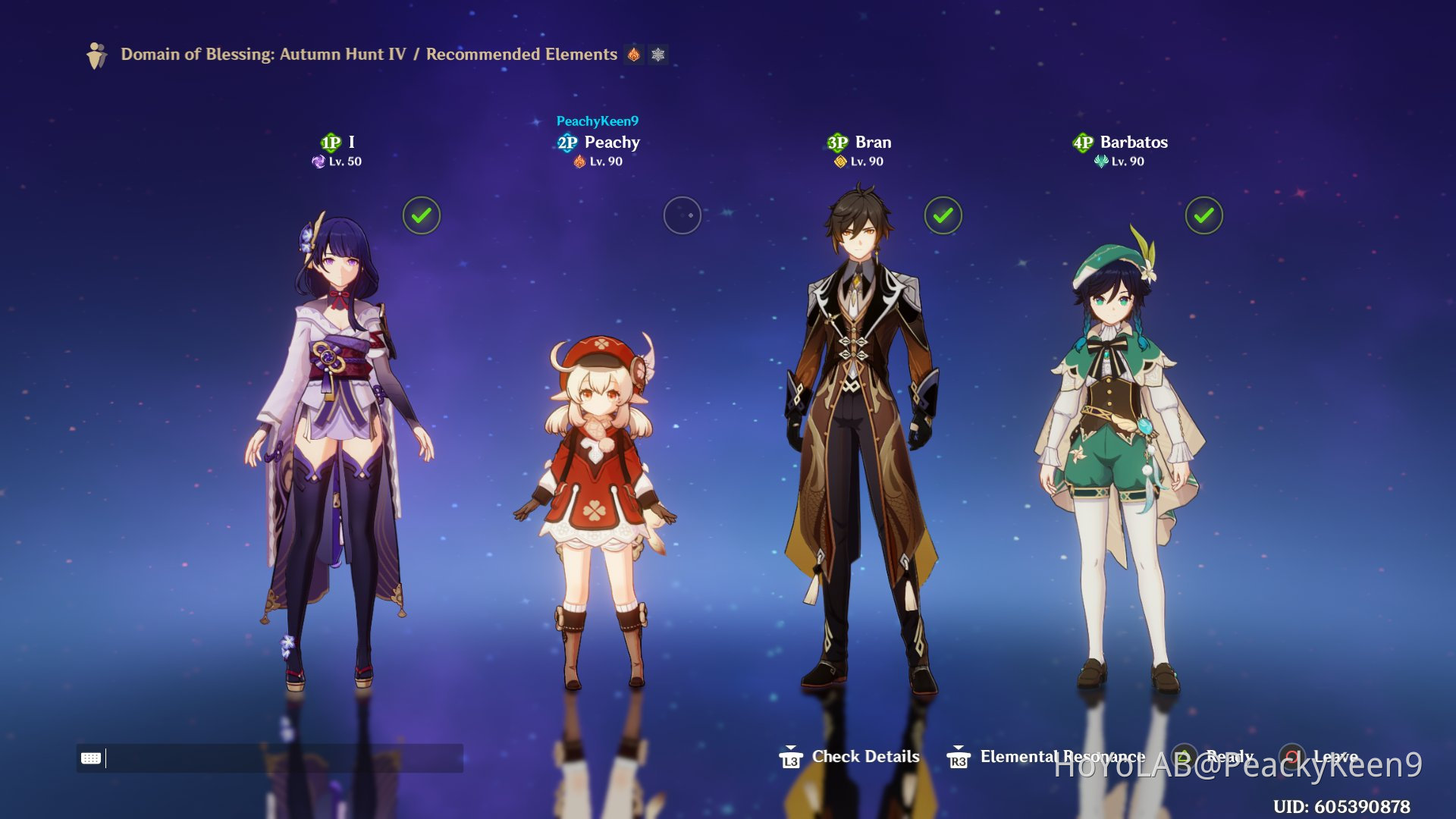Select player 3P Bran's name label
Image resolution: width=1456 pixels, height=819 pixels.
873,142
